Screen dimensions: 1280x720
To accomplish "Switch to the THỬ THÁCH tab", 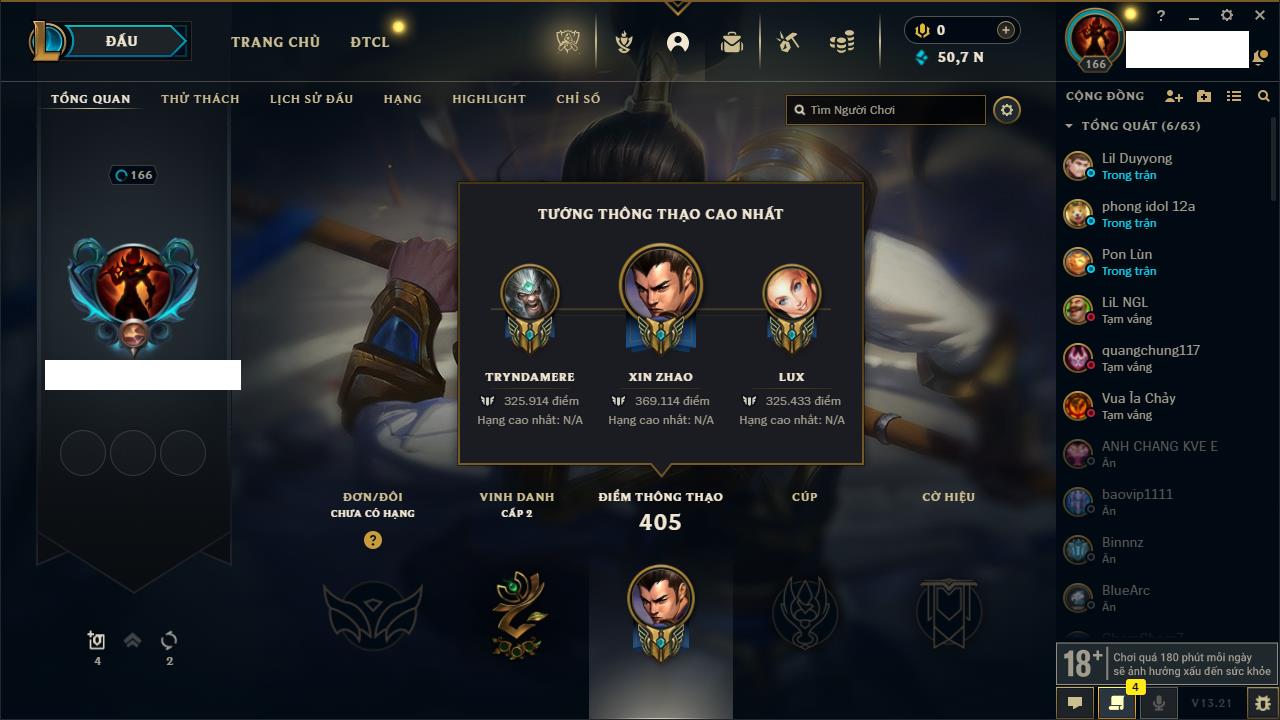I will tap(200, 99).
